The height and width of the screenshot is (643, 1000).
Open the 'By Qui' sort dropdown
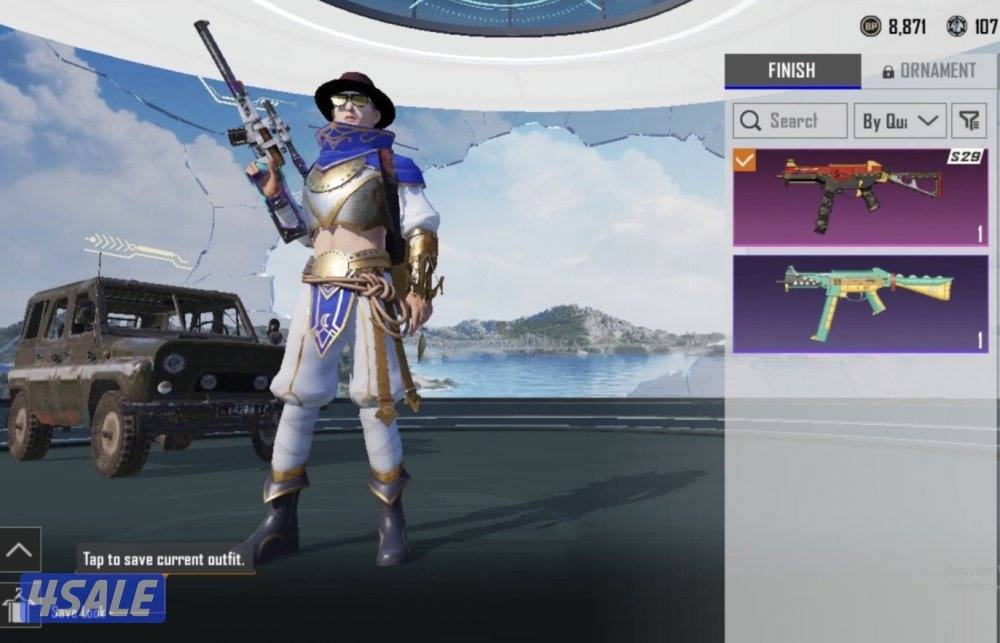(x=899, y=121)
